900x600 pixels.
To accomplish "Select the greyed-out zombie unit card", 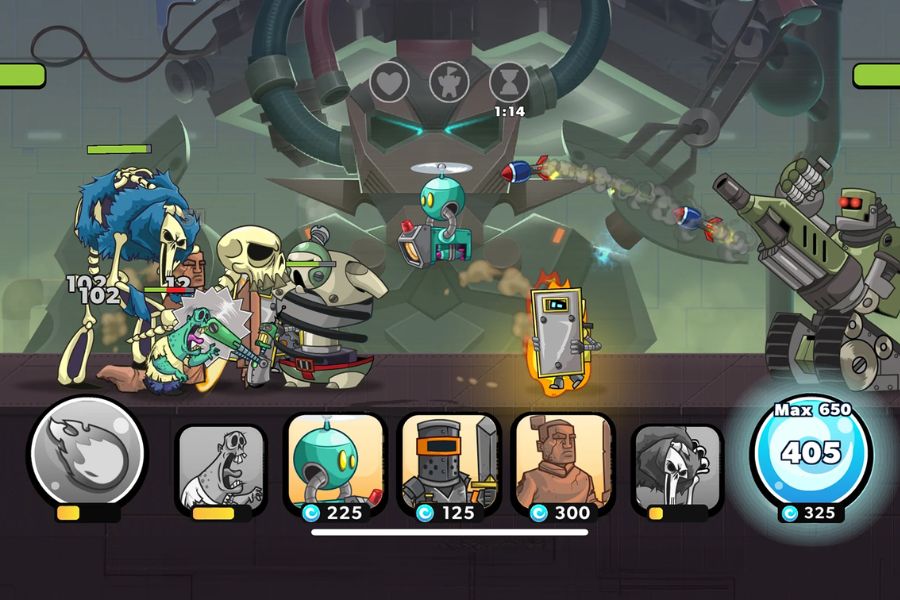I will (221, 466).
